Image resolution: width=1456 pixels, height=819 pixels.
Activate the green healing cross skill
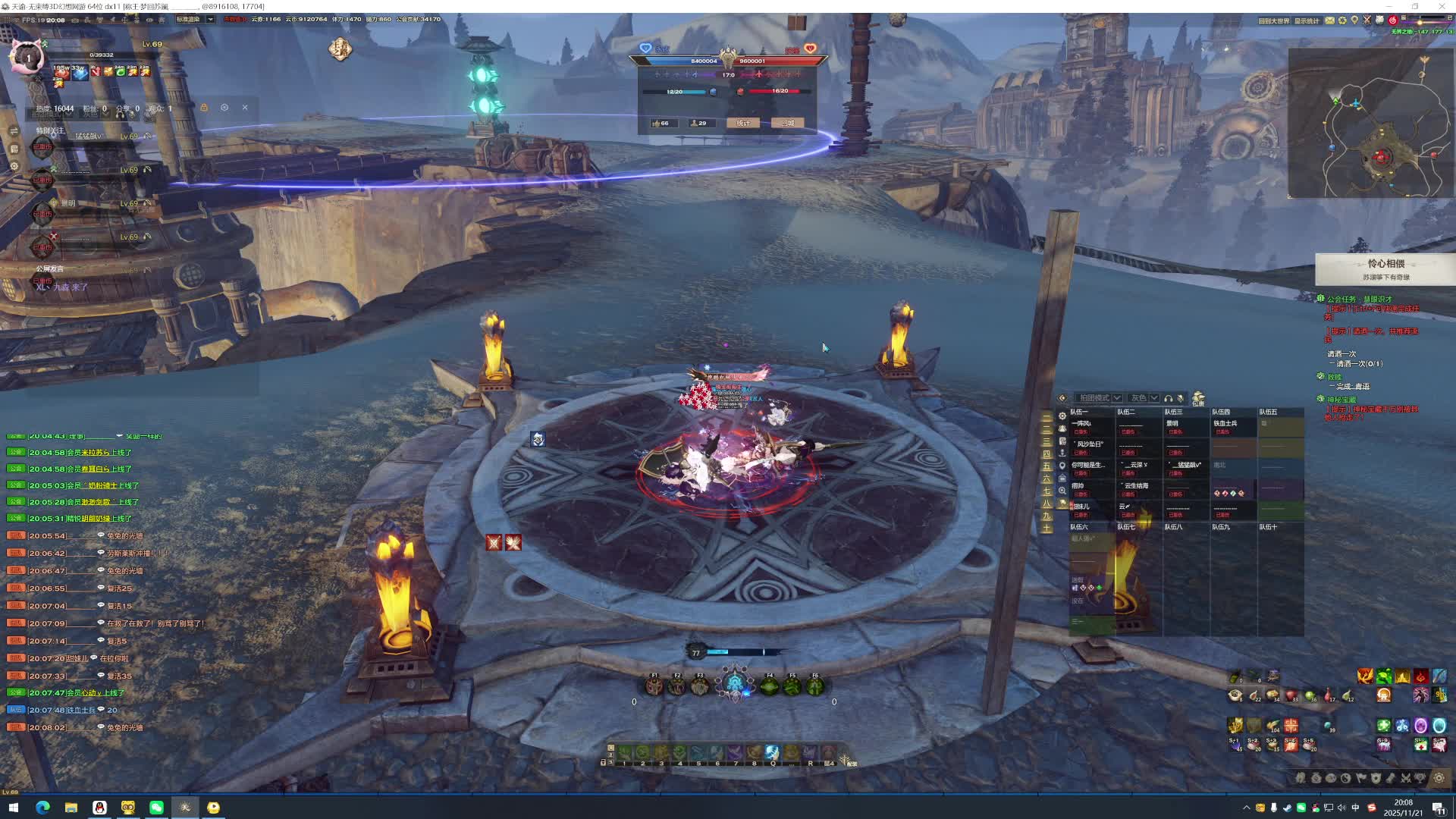pyautogui.click(x=1384, y=726)
